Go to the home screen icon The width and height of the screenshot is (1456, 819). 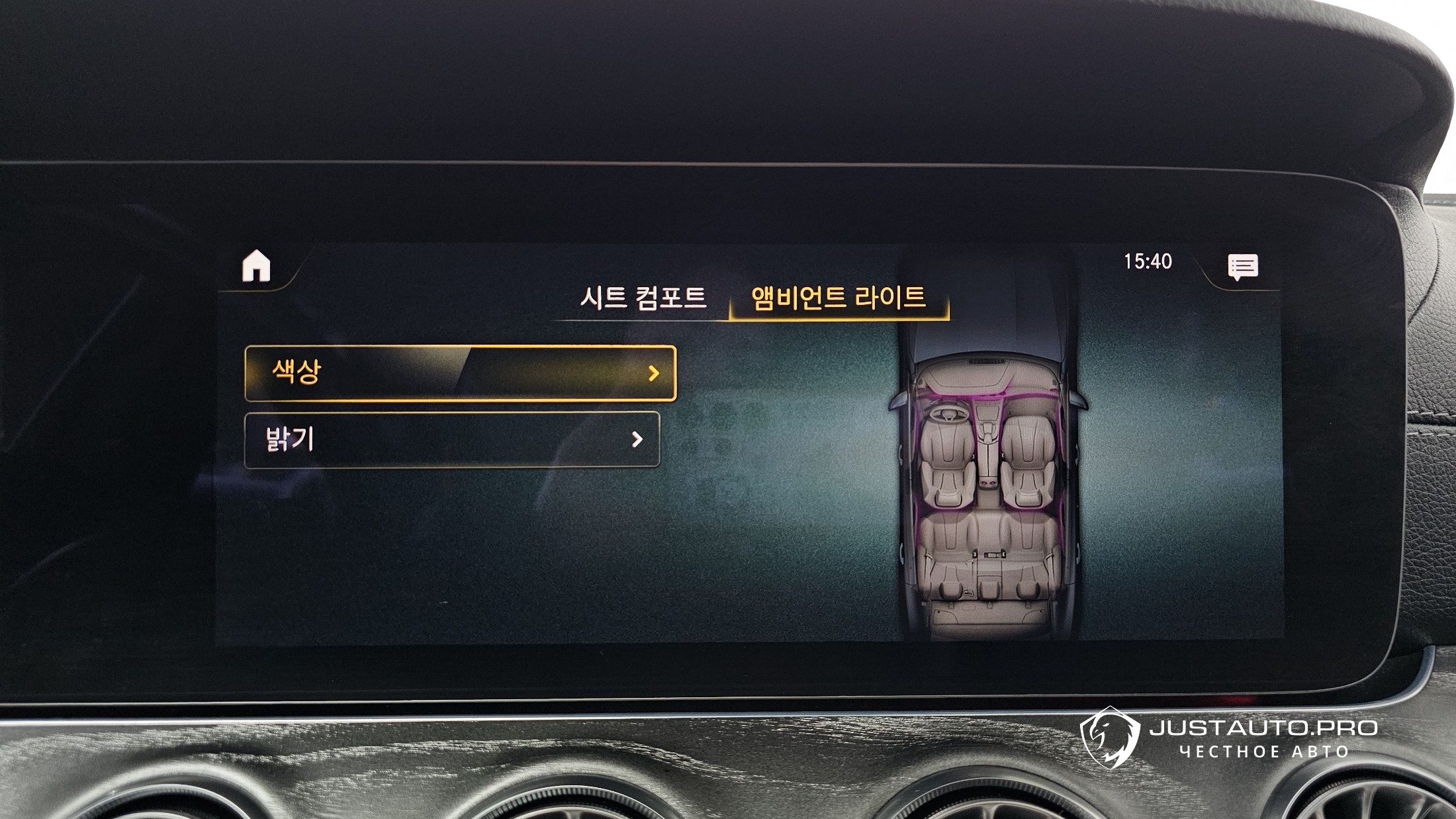coord(256,267)
